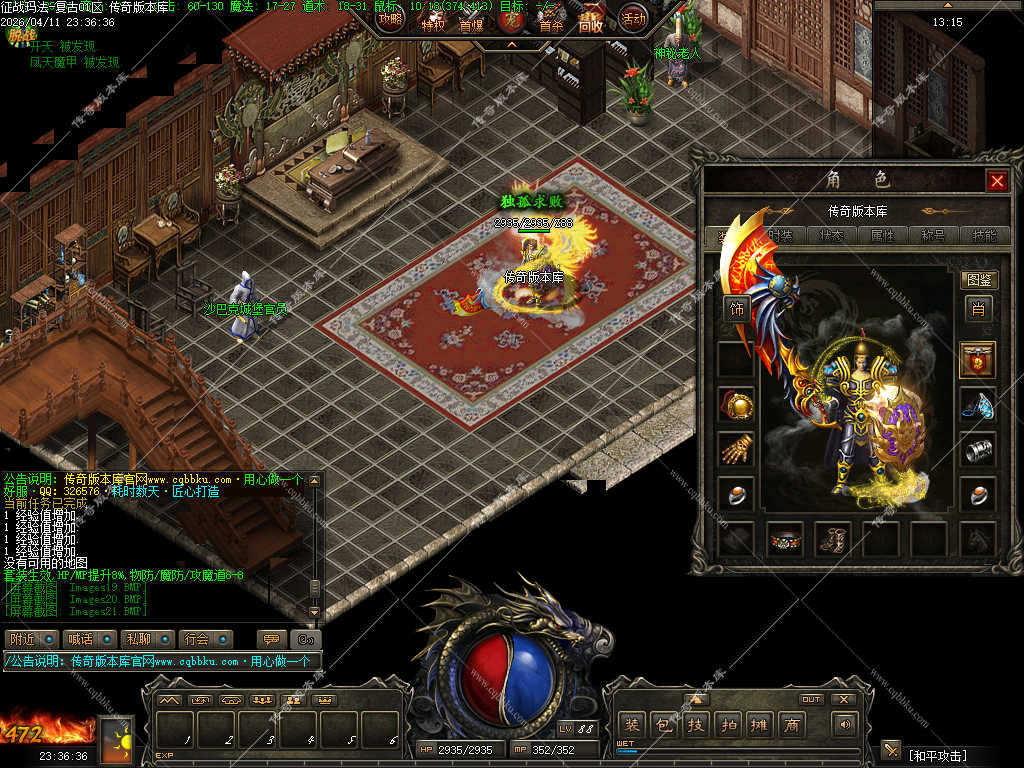Open the 包 bag button
Screen dimensions: 1024x768
(x=662, y=725)
